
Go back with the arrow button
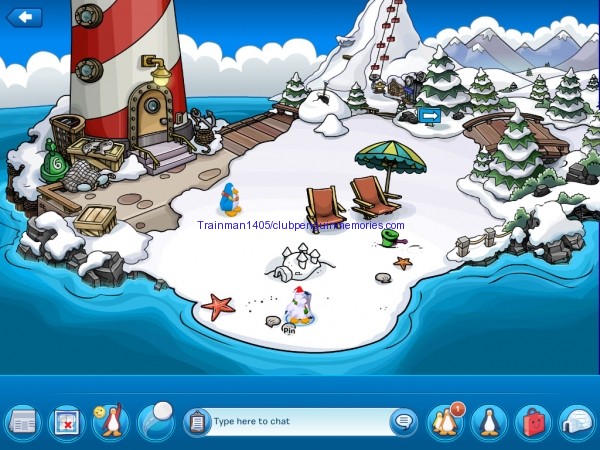pyautogui.click(x=24, y=17)
